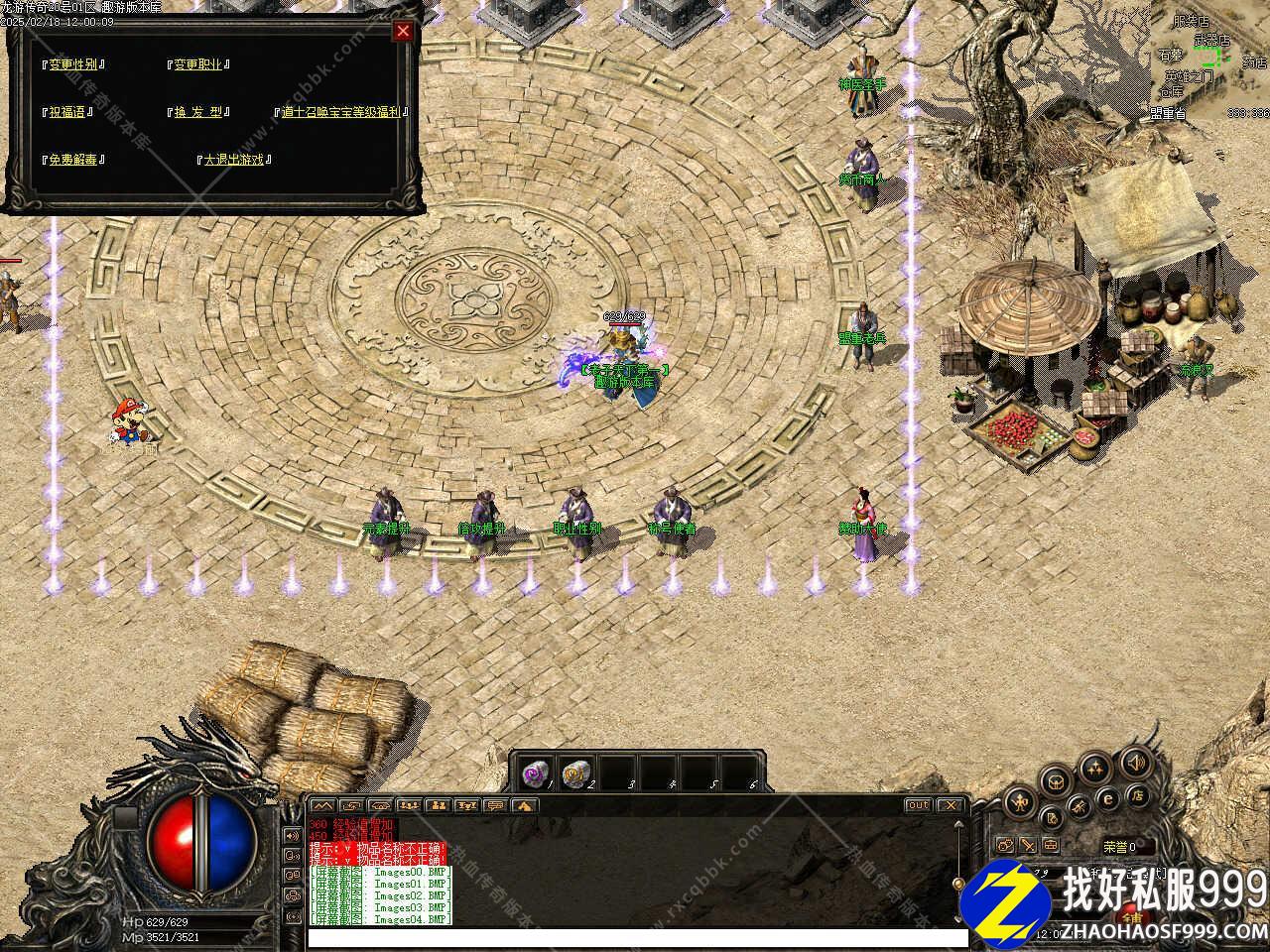Use the orange scroll in belt slot 2
The image size is (1270, 952).
tap(574, 773)
